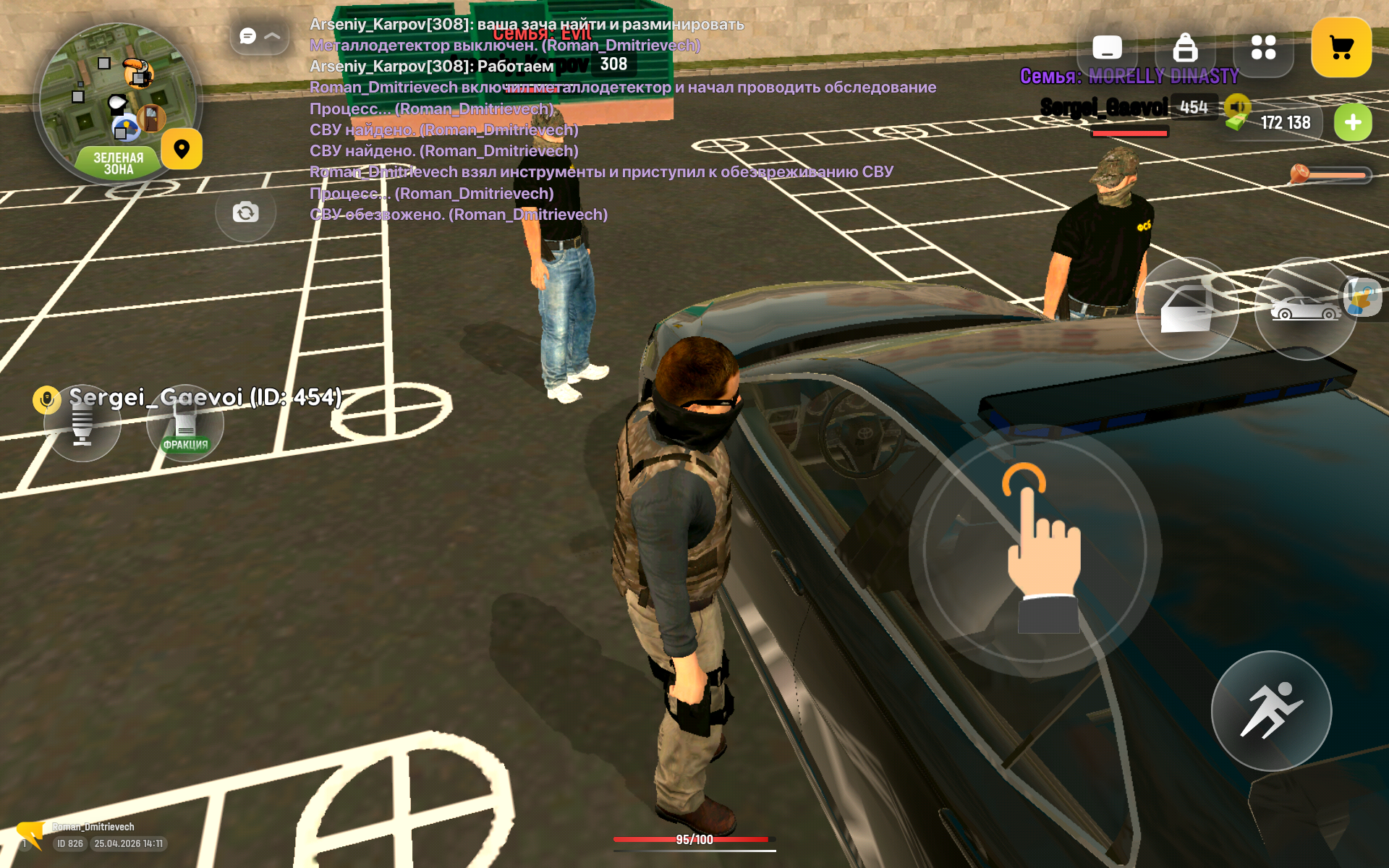Image resolution: width=1389 pixels, height=868 pixels.
Task: Tap the yellow mic icon beside Sergei_Gaevoi (ID: 454)
Action: pos(47,399)
